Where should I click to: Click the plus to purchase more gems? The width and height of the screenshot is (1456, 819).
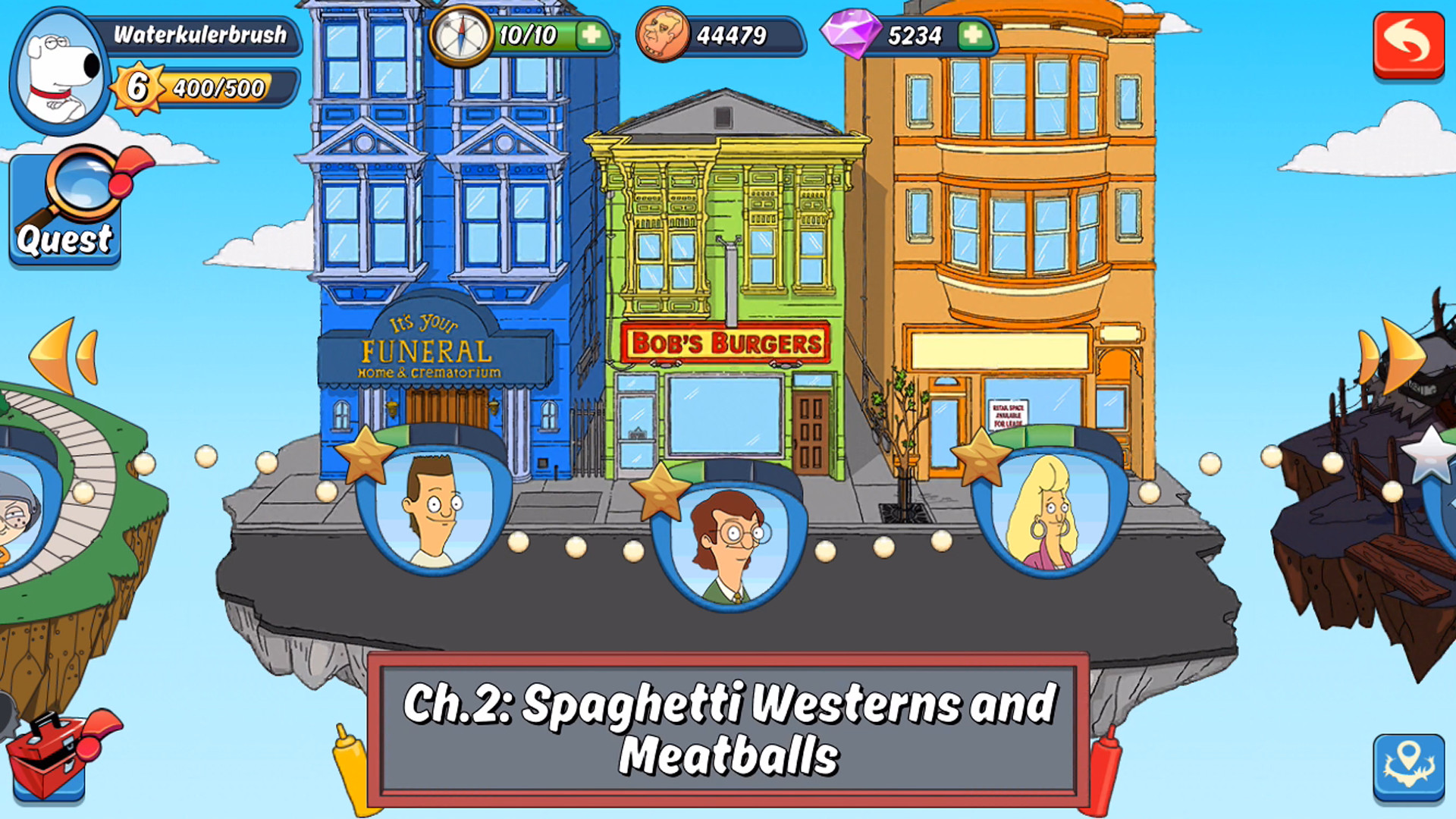coord(974,34)
